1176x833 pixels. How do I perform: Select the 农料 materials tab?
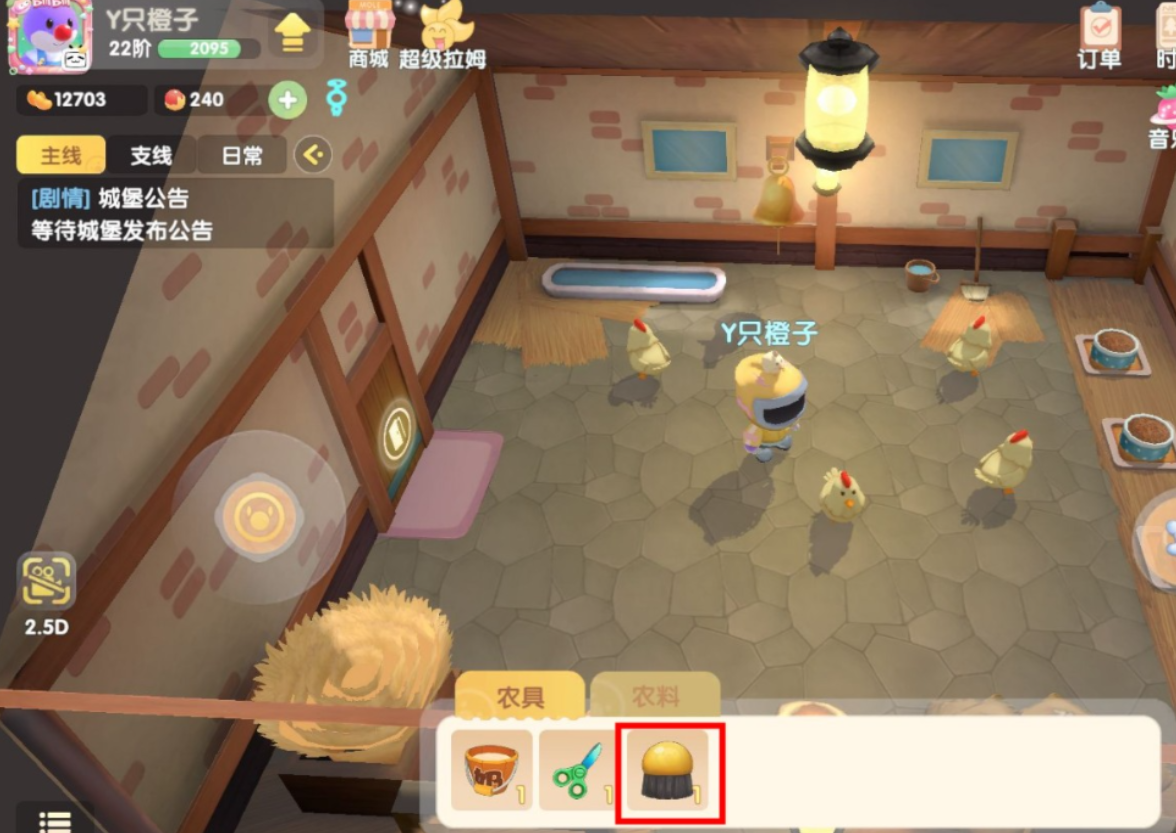point(655,696)
